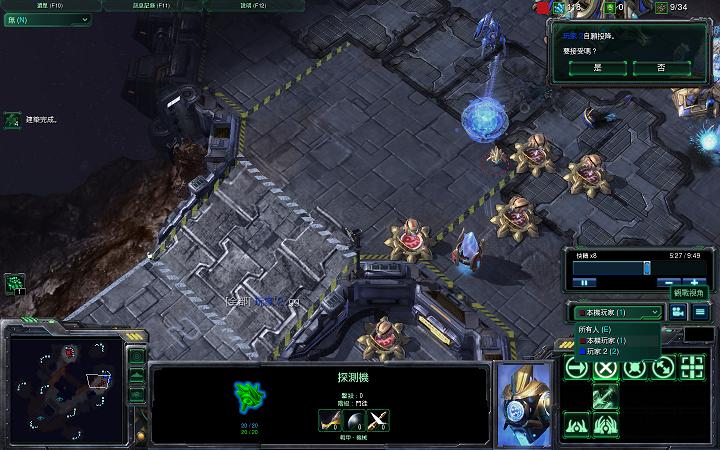Choose the Gather resources command icon
720x450 pixels.
coord(605,396)
